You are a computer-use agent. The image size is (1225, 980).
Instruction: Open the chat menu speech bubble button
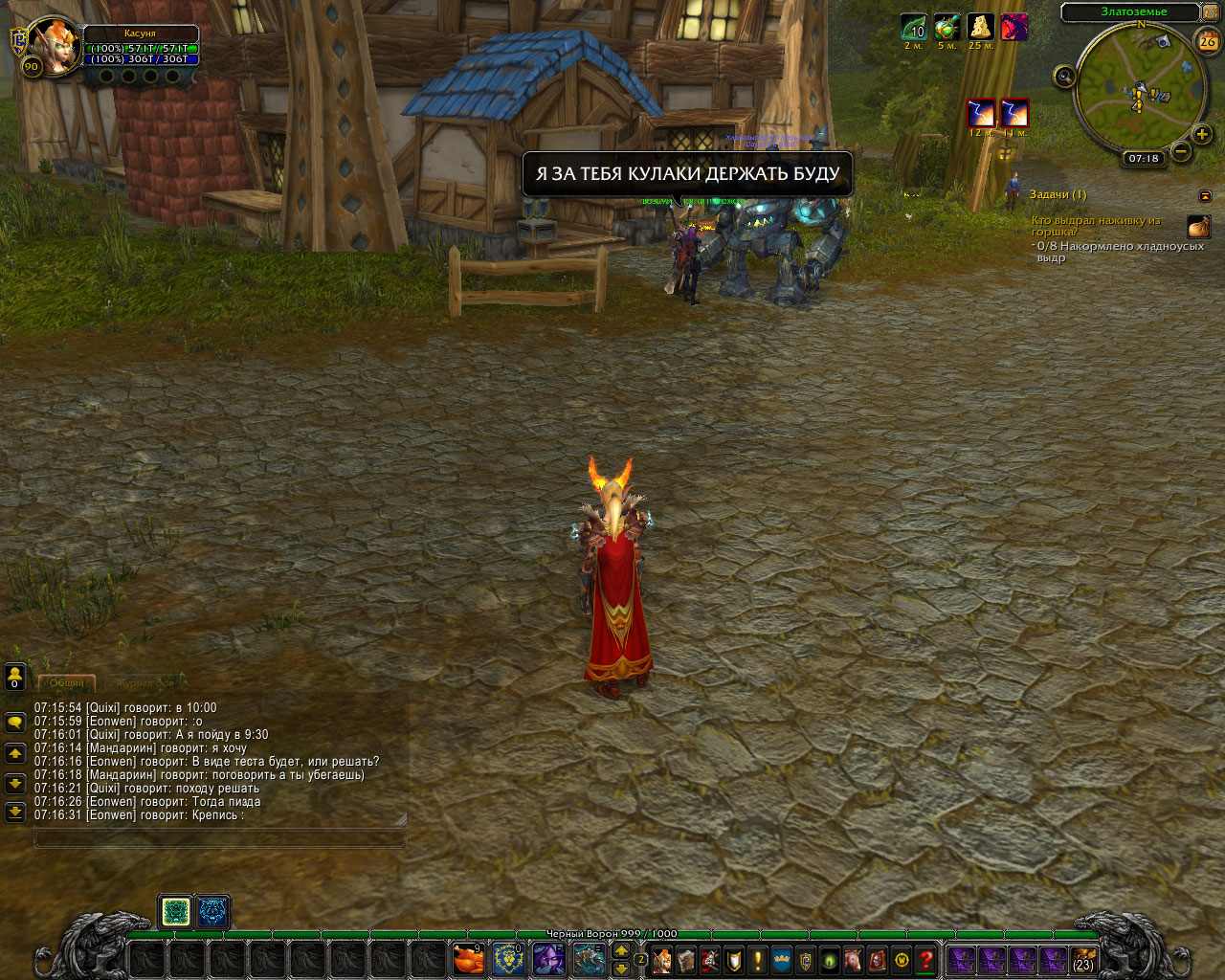(14, 723)
